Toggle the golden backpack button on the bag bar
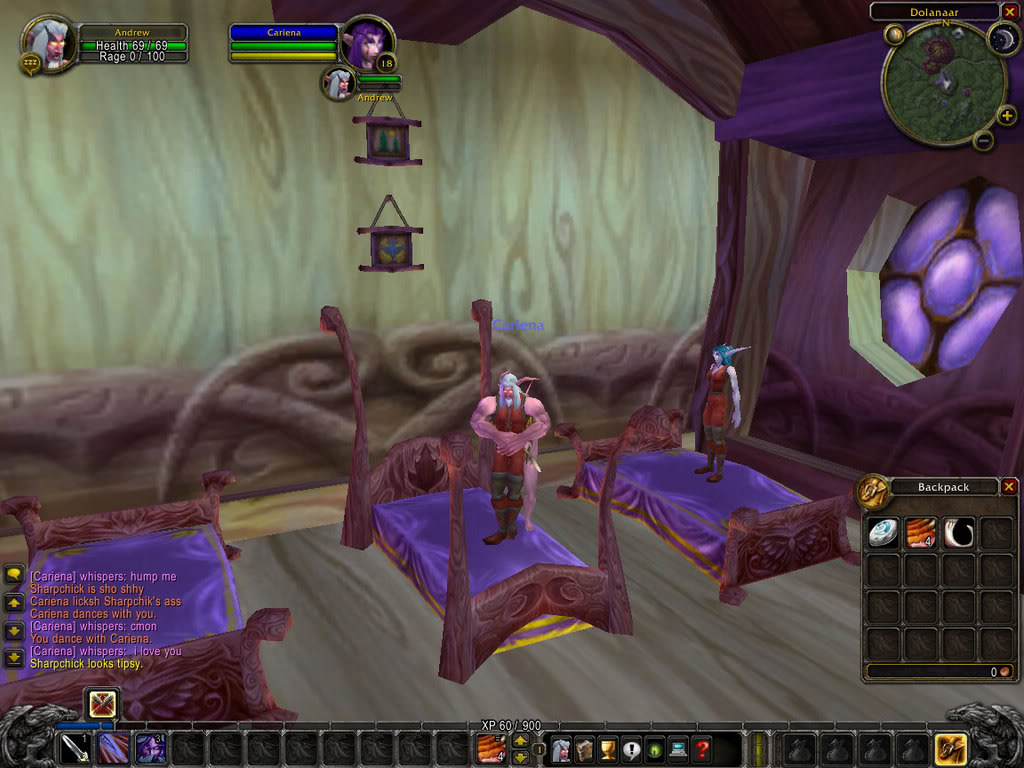1024x768 pixels. (x=949, y=749)
